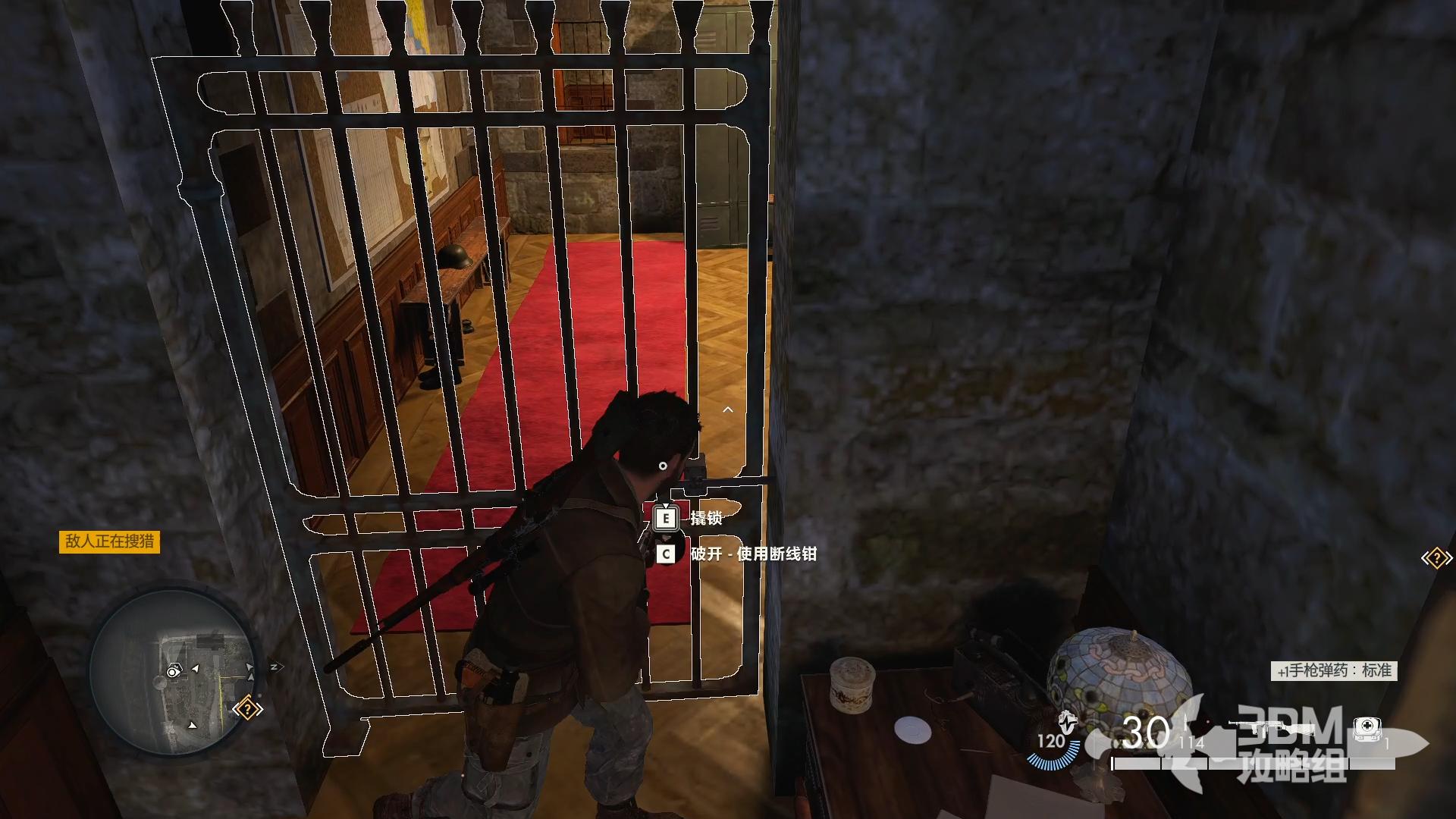Screen dimensions: 1456x819
Task: Click the pistol ammo pickup notification
Action: (x=1334, y=671)
